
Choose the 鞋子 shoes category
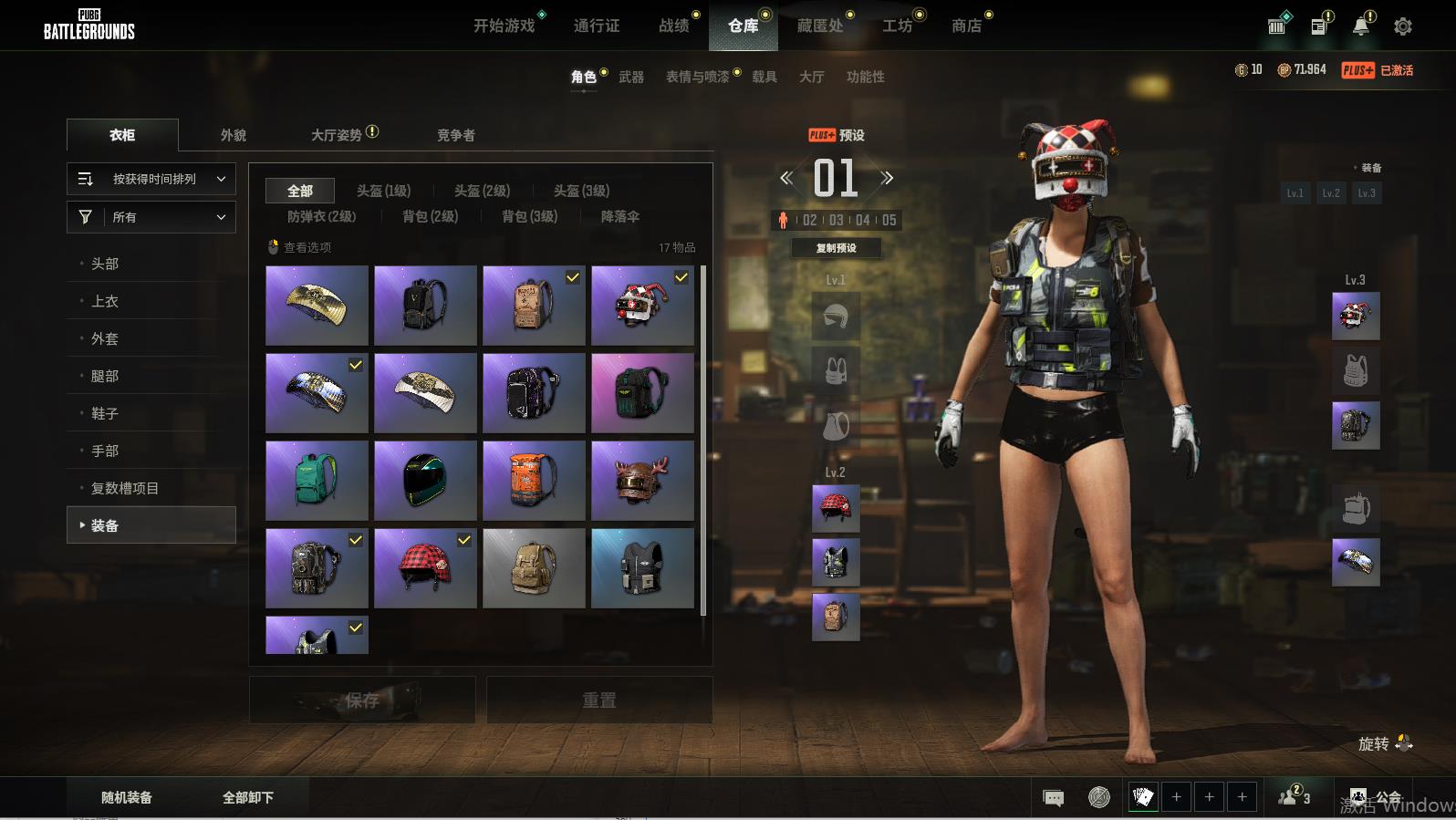point(105,413)
